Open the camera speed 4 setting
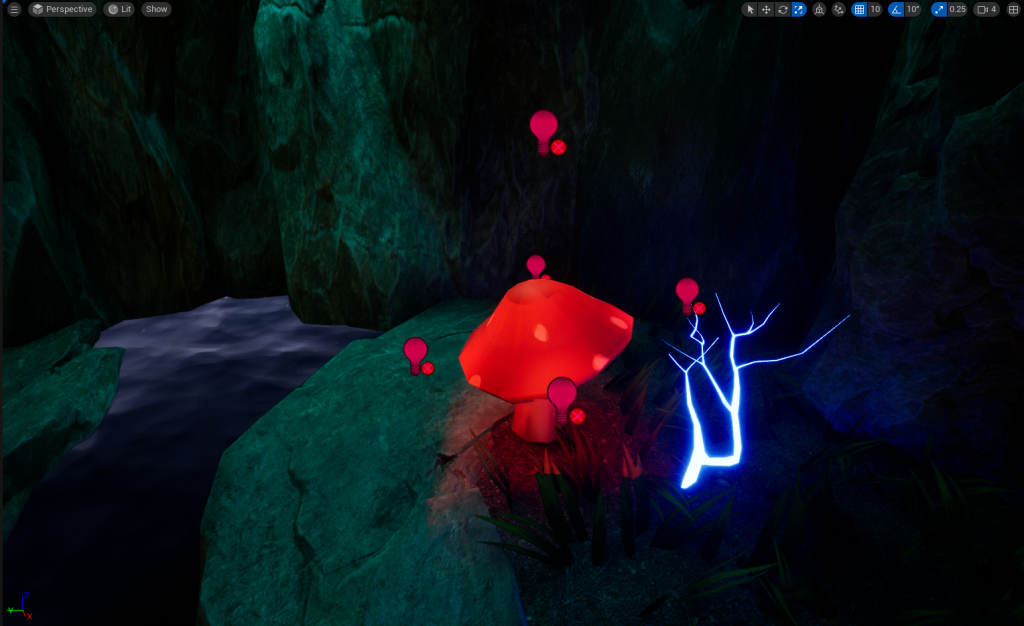The width and height of the screenshot is (1024, 626). click(x=986, y=9)
